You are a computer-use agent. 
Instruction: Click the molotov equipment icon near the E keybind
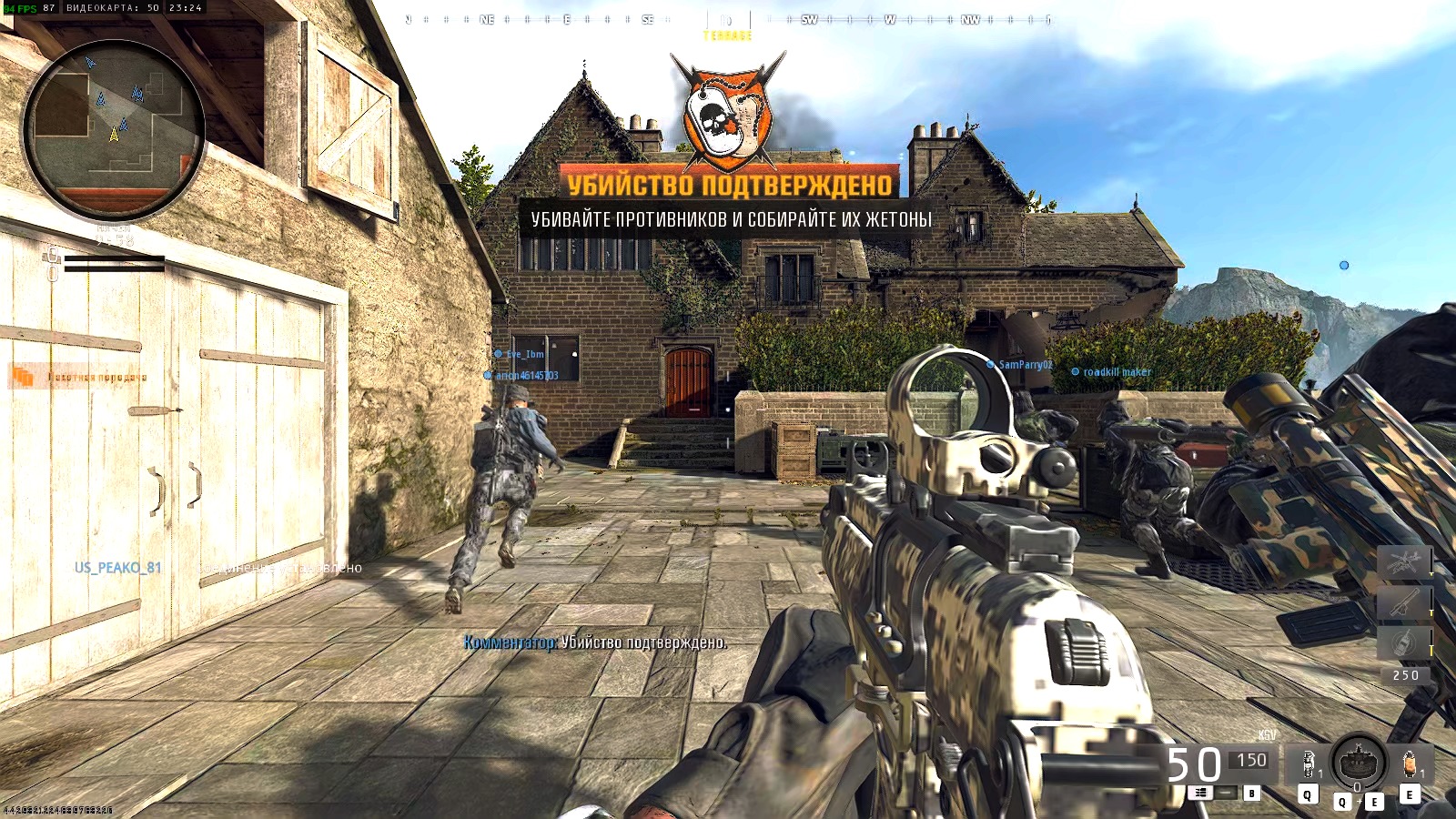click(x=1410, y=764)
